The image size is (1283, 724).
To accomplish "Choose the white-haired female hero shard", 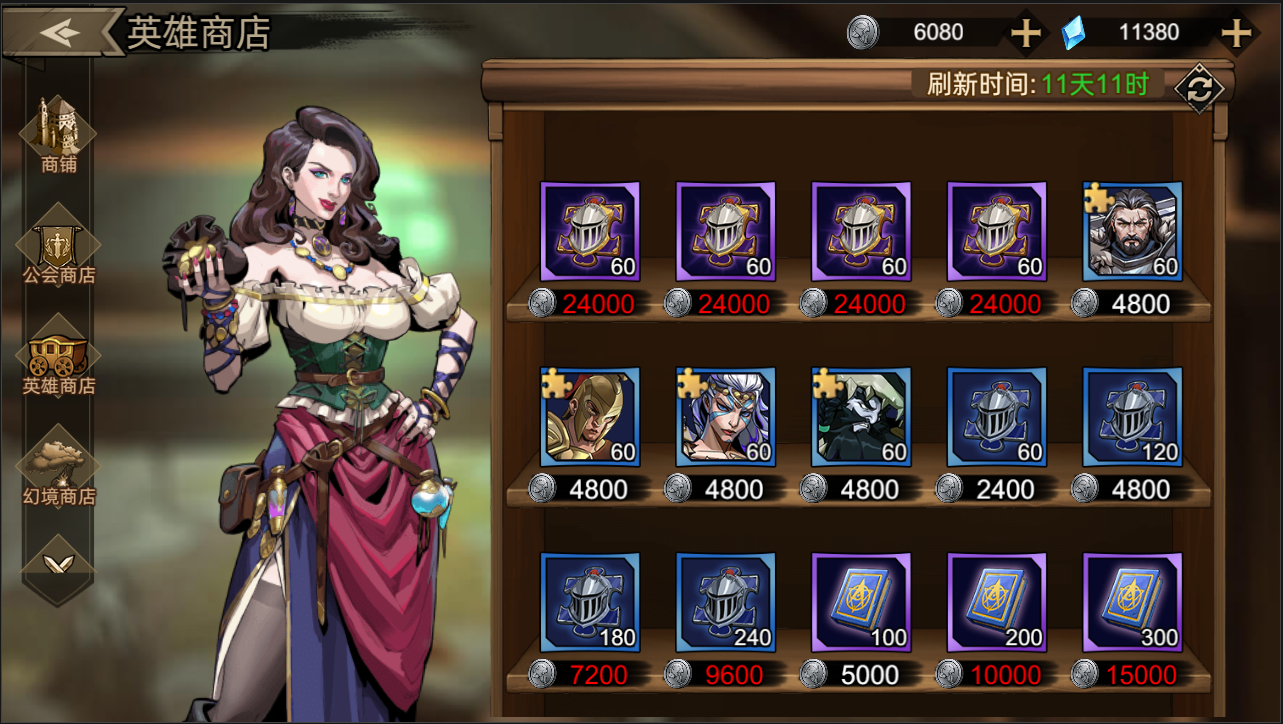I will [726, 417].
